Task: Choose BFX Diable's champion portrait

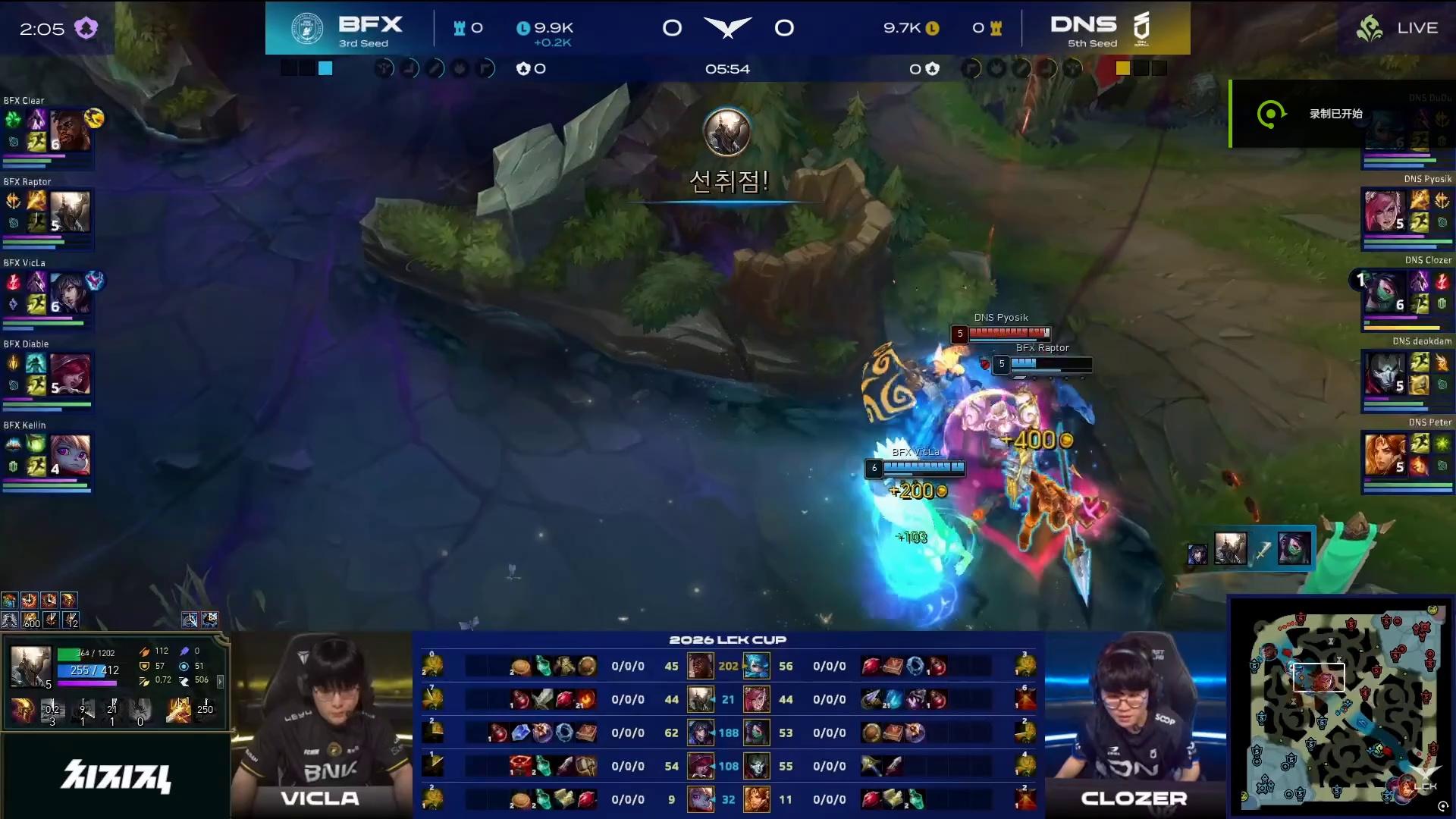Action: pyautogui.click(x=71, y=374)
